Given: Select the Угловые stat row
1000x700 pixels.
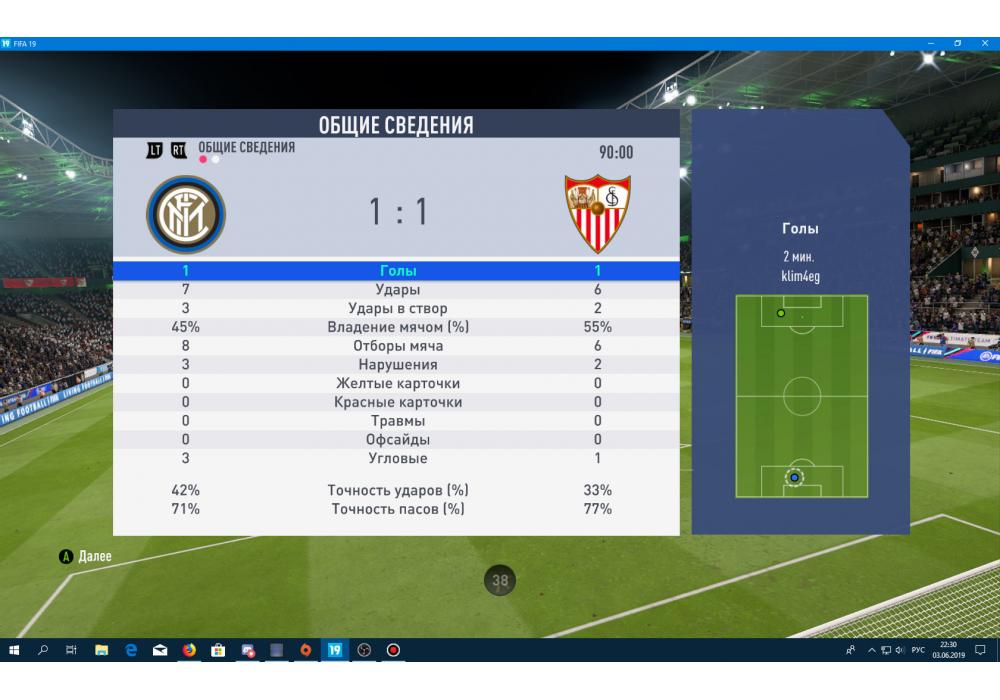Looking at the screenshot, I should click(x=398, y=458).
